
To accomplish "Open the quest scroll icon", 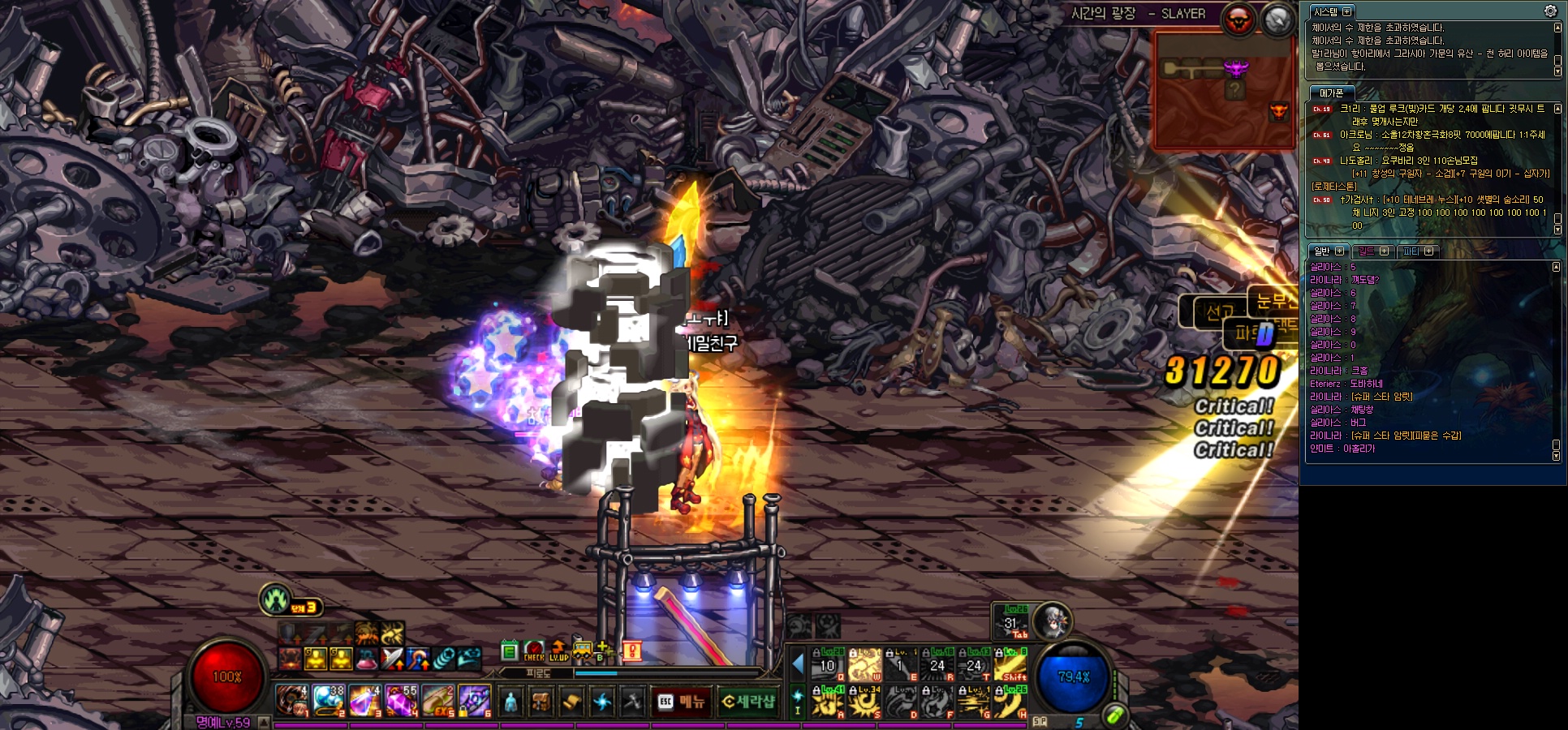I will click(571, 702).
